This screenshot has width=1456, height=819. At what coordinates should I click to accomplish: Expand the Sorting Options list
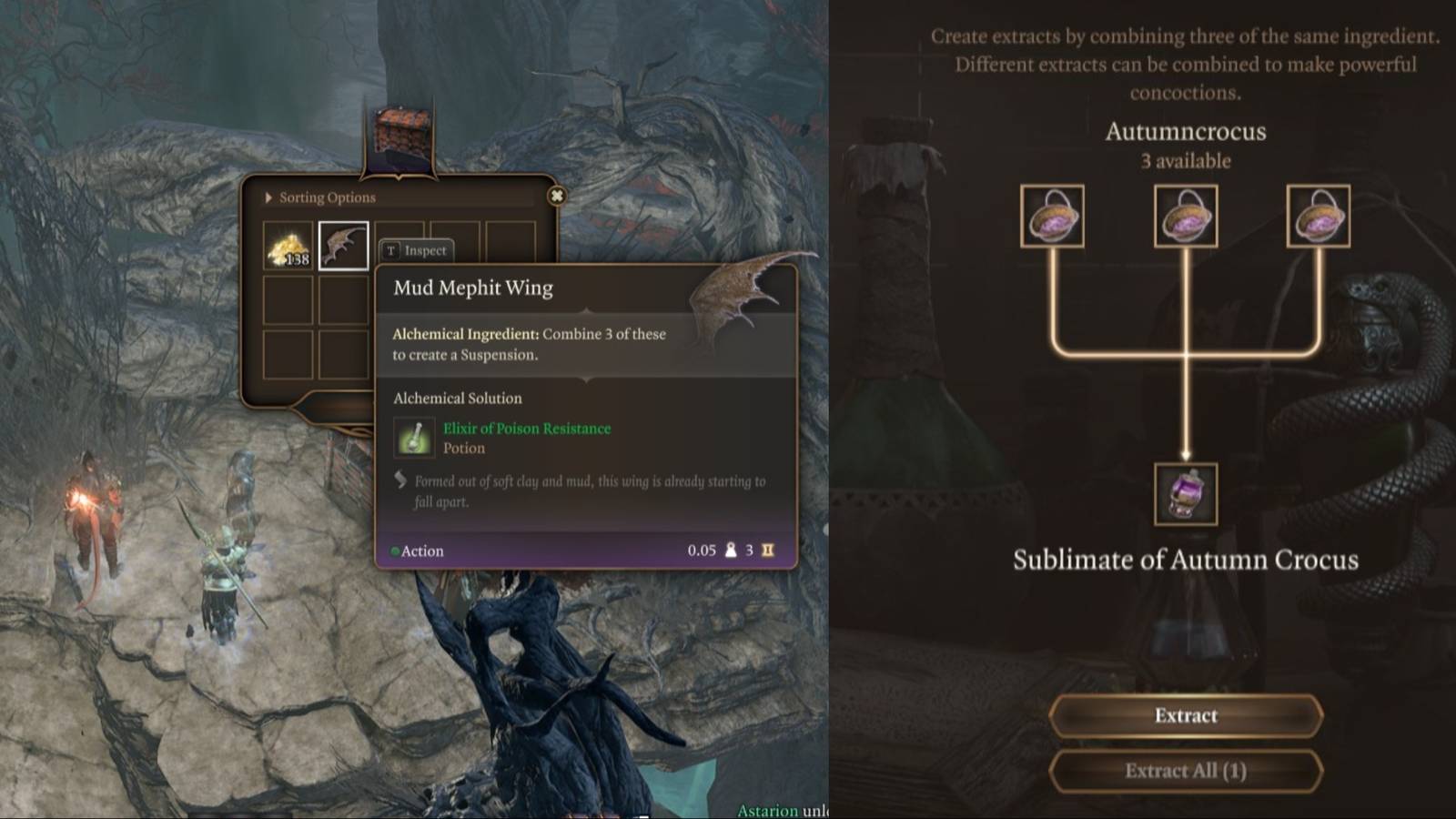pyautogui.click(x=321, y=197)
